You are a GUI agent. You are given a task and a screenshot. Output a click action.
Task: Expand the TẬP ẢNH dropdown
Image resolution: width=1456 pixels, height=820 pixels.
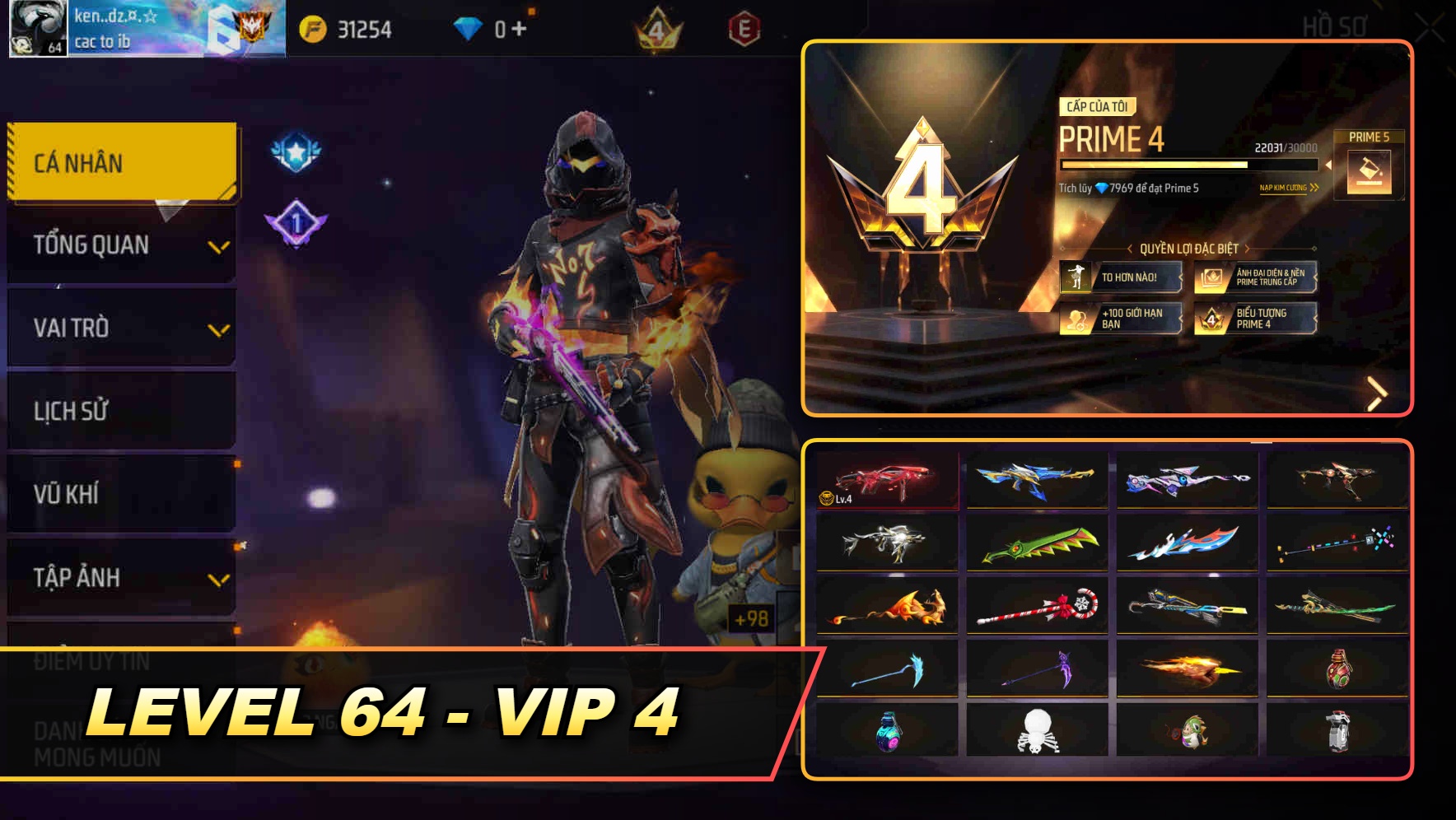click(120, 577)
